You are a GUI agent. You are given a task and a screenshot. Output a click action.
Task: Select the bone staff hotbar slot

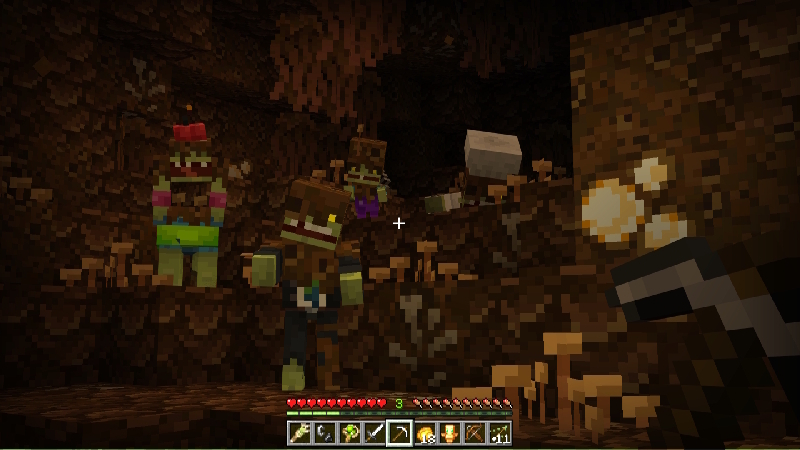click(x=299, y=433)
